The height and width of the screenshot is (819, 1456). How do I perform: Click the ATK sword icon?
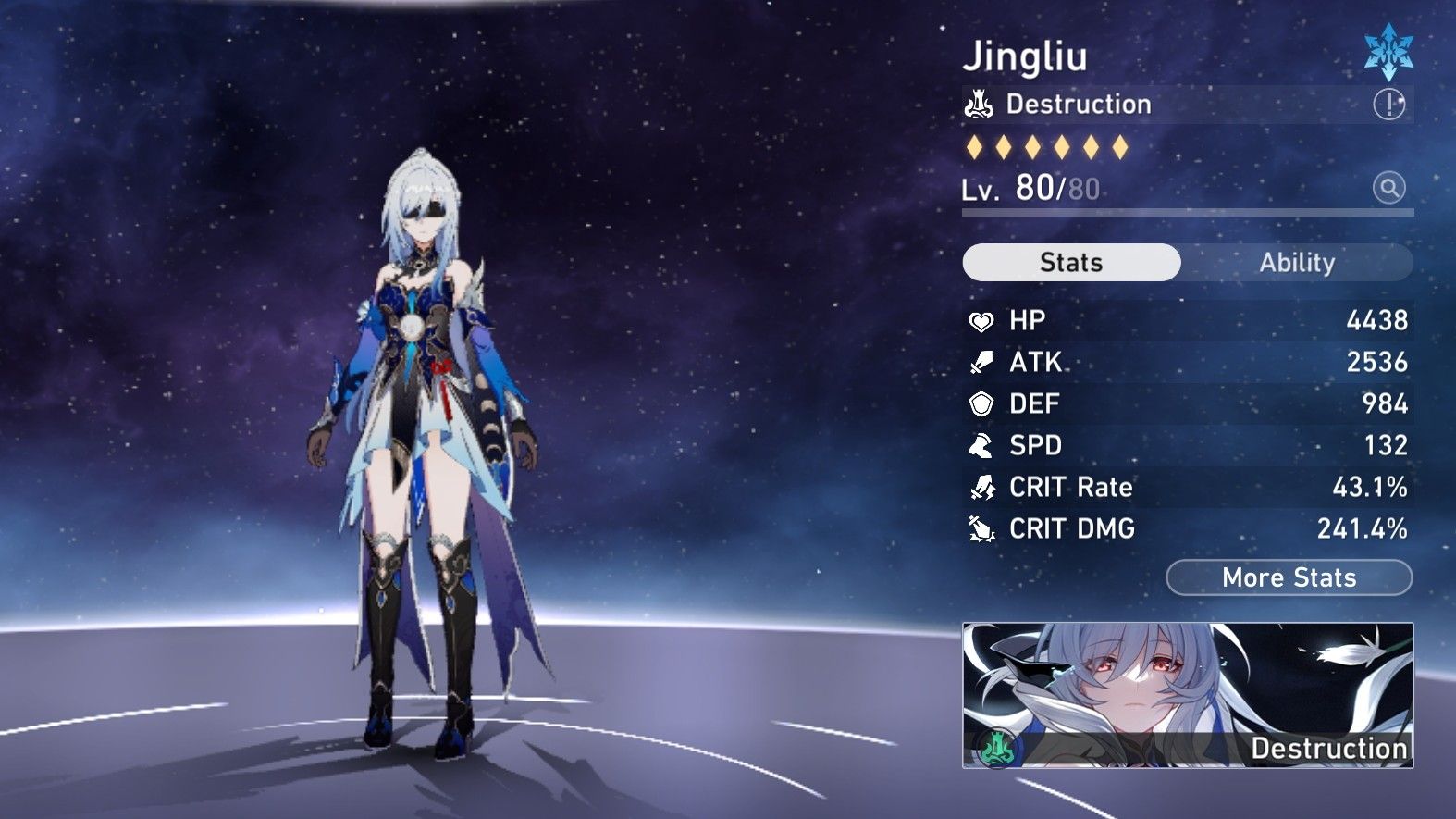981,361
